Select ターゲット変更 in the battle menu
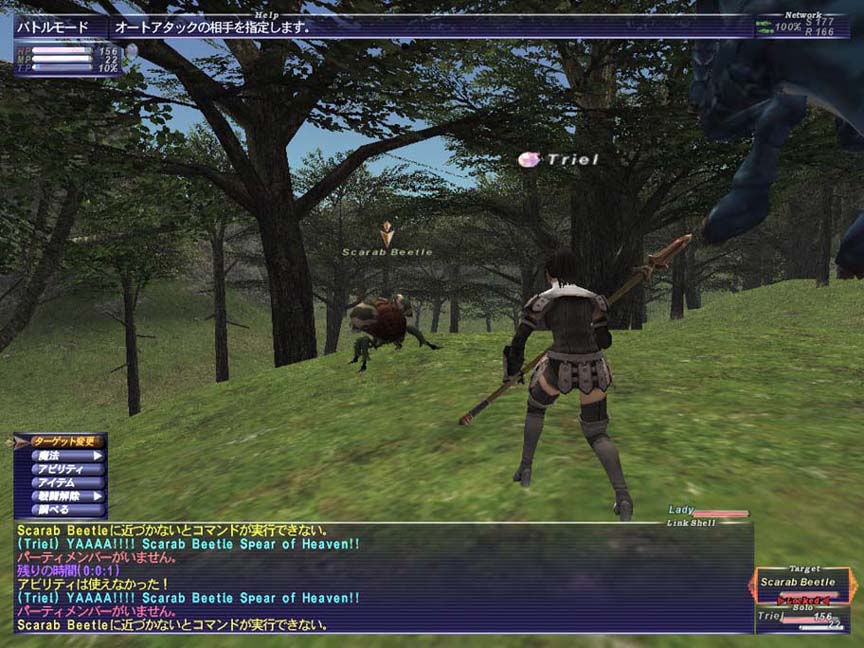 [64, 441]
